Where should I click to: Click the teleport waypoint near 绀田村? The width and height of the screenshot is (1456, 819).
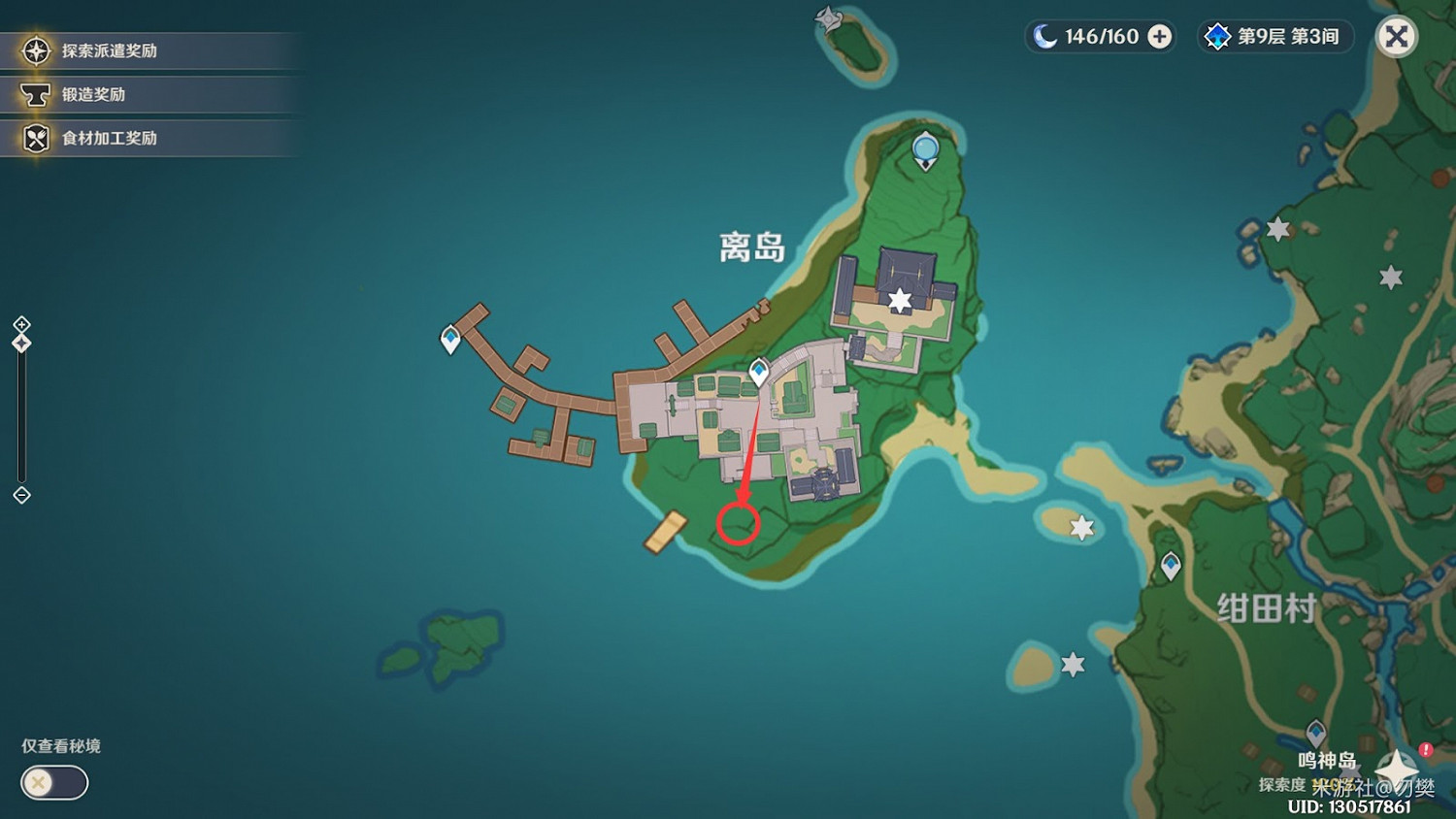pyautogui.click(x=1170, y=565)
